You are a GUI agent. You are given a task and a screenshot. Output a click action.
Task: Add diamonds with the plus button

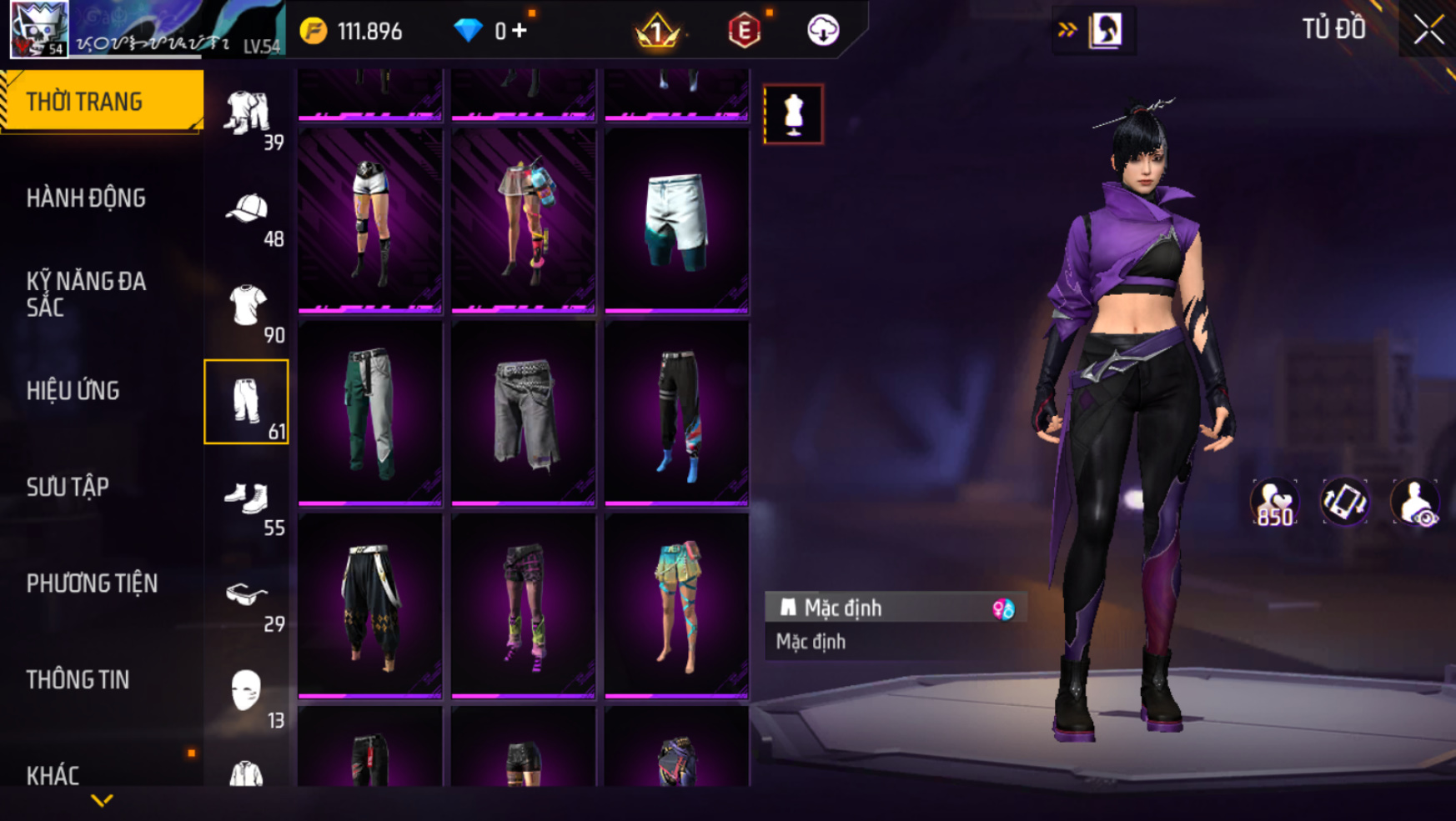coord(520,31)
